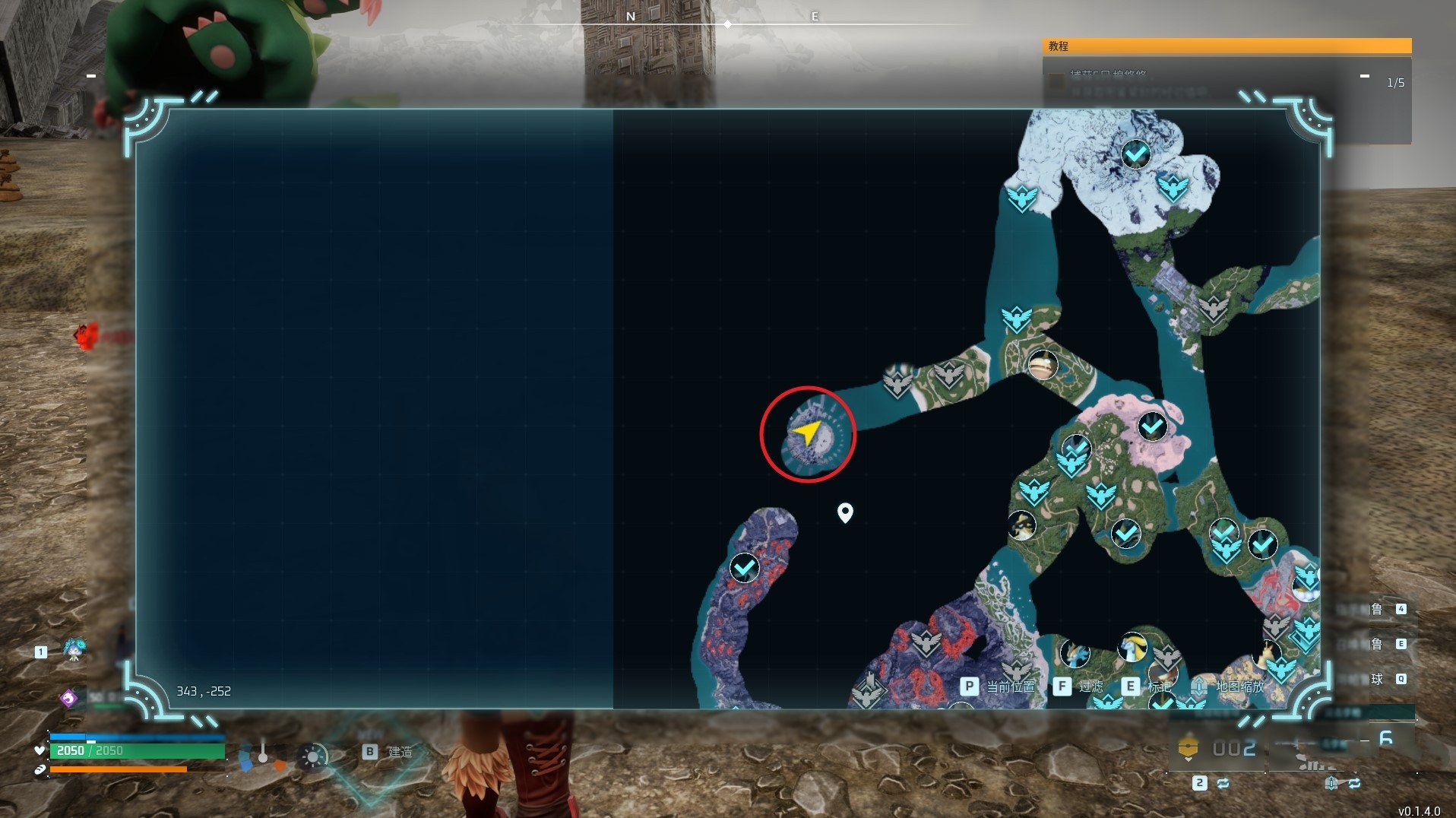The width and height of the screenshot is (1456, 818).
Task: Select the white pin marker in the sea
Action: [844, 512]
